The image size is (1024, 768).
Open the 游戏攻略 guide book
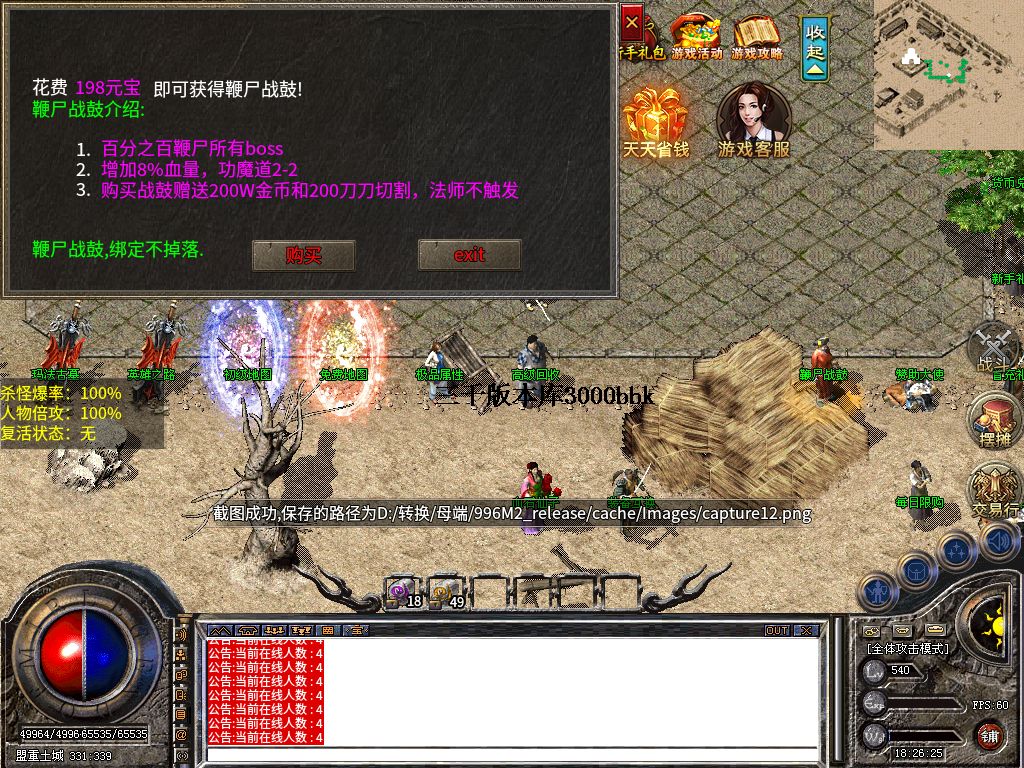(x=757, y=37)
